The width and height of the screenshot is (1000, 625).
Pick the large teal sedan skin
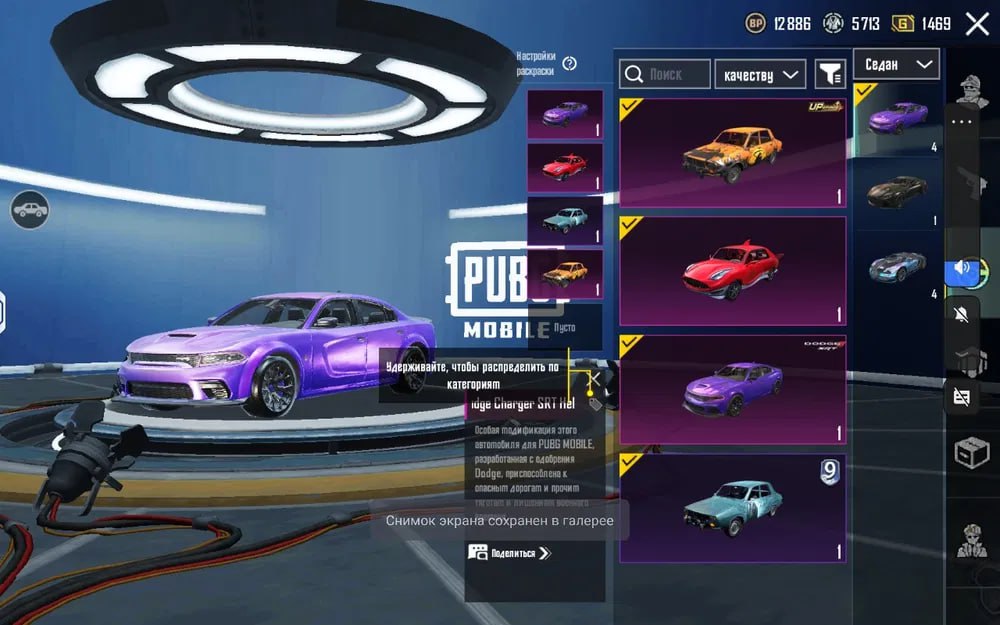732,508
